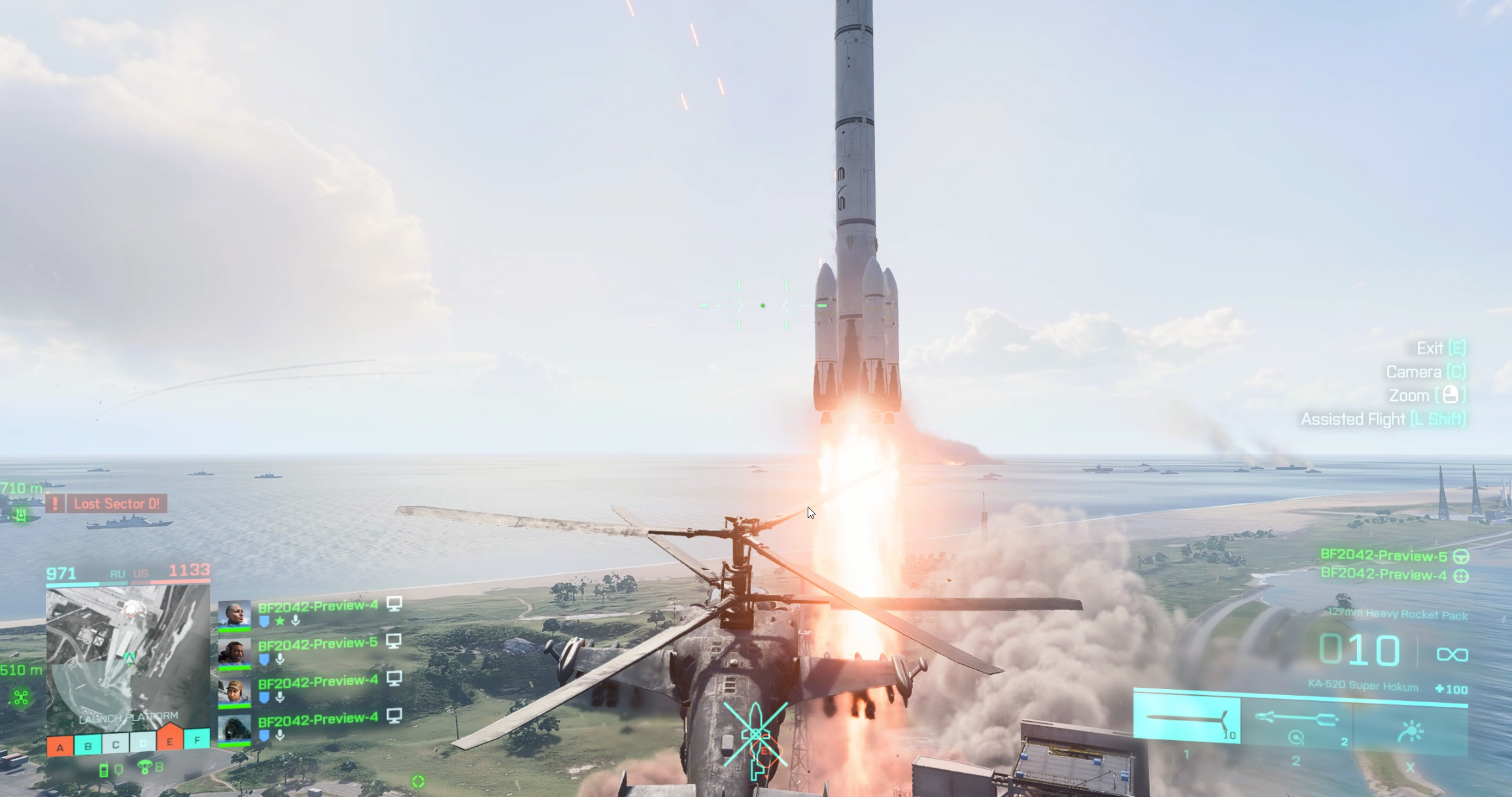Select the gunner seat entry with the crosshair icon
1512x797 pixels.
1393,575
